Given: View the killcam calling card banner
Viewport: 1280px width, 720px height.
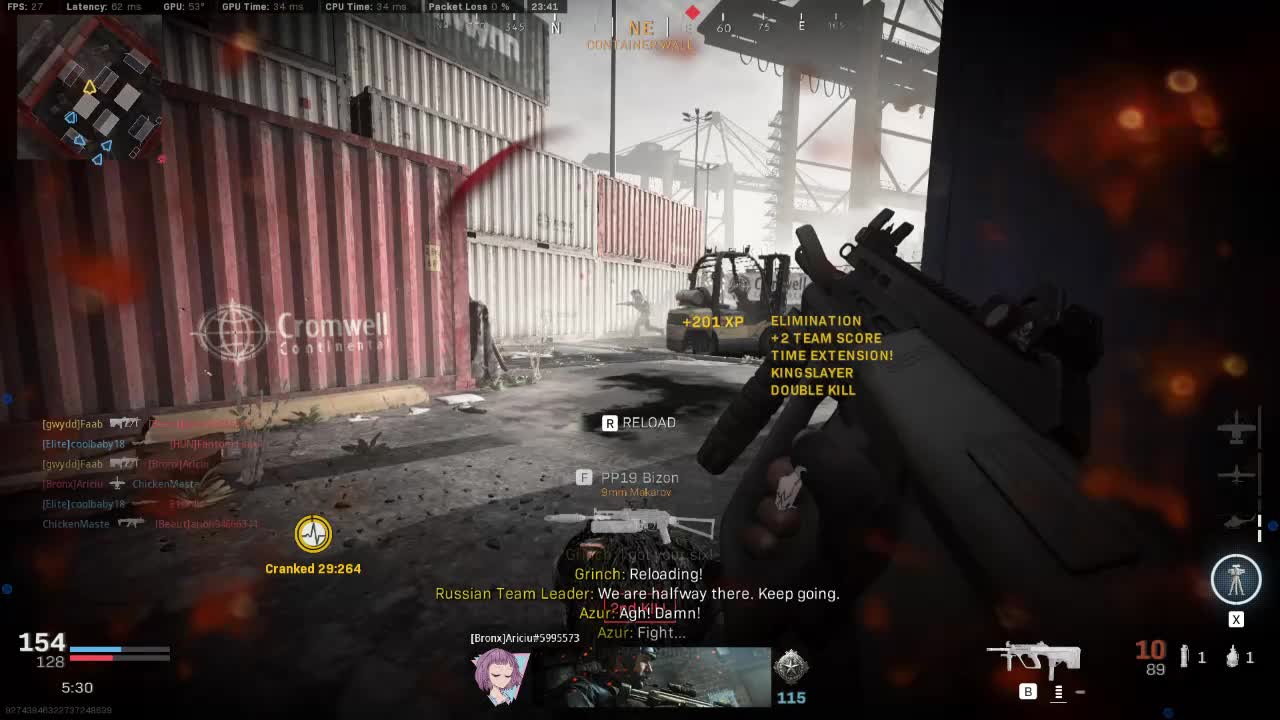Looking at the screenshot, I should click(x=658, y=676).
